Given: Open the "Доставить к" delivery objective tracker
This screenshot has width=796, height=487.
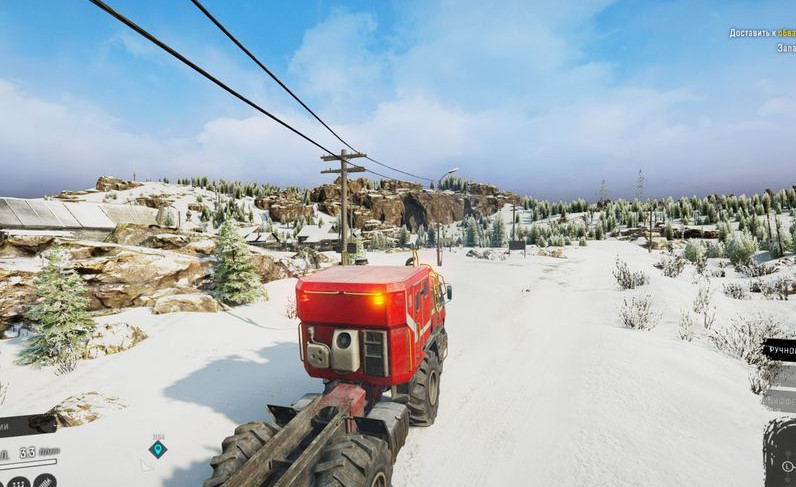Looking at the screenshot, I should pyautogui.click(x=762, y=33).
